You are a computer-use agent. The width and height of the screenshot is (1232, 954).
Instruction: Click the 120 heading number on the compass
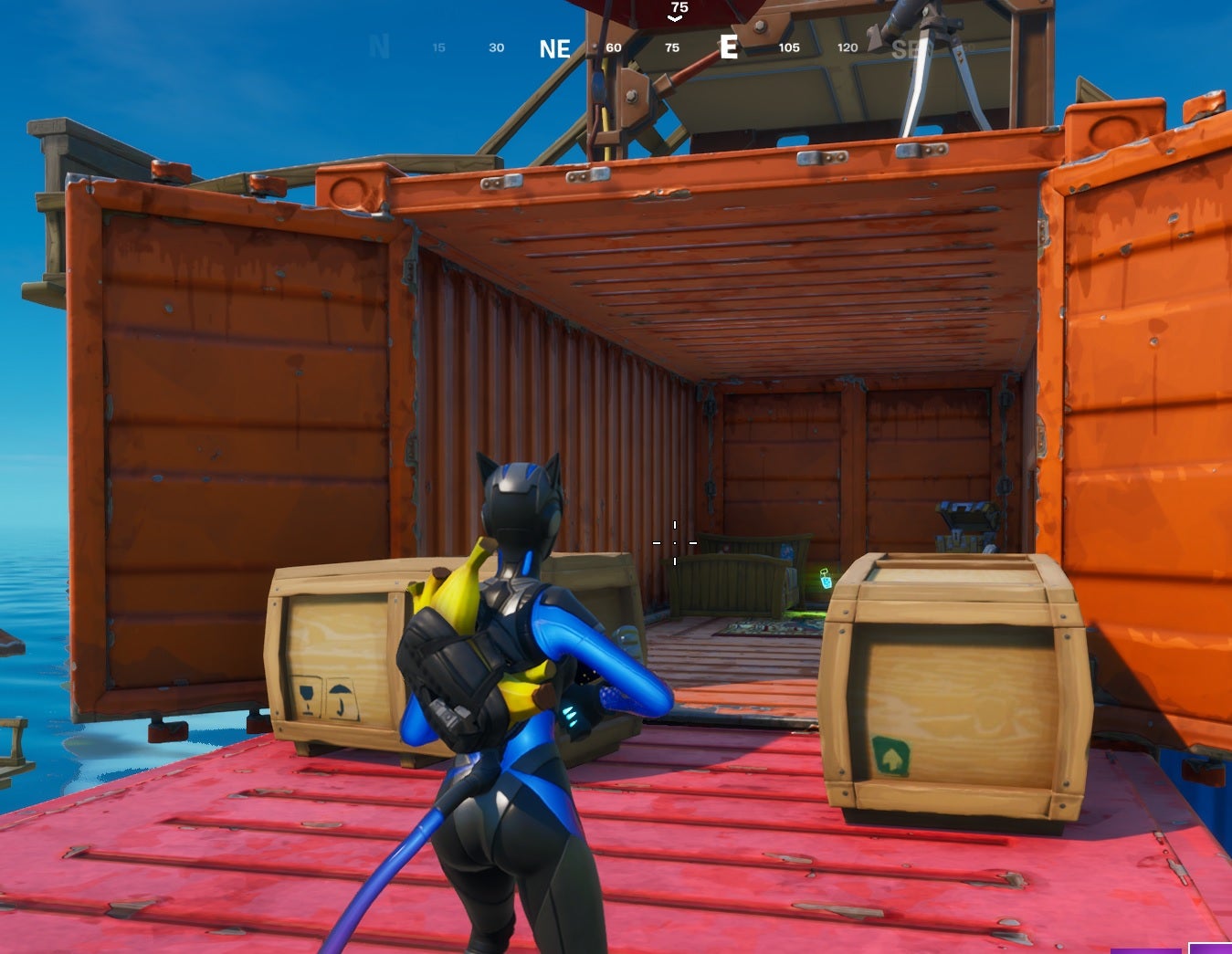point(846,47)
